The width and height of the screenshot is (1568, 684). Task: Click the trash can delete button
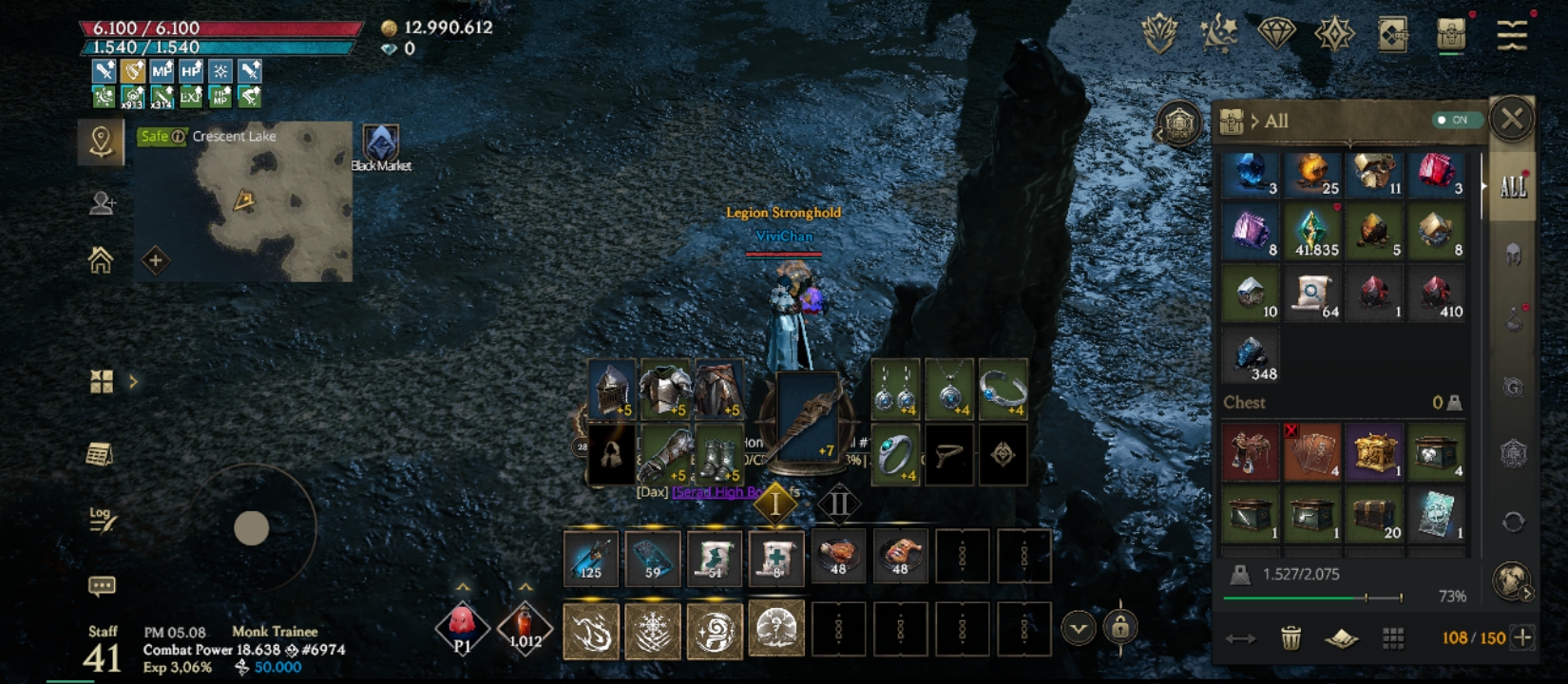pyautogui.click(x=1291, y=637)
